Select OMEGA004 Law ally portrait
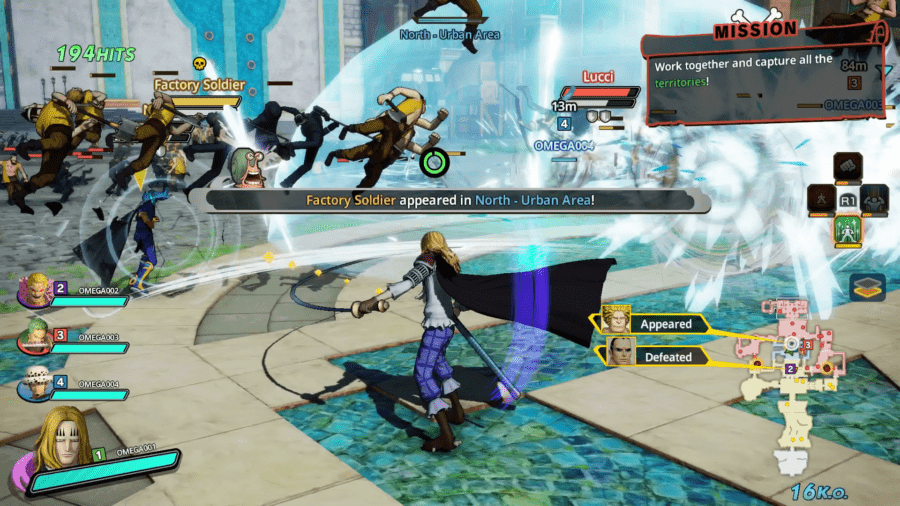Image resolution: width=900 pixels, height=506 pixels. click(x=35, y=386)
